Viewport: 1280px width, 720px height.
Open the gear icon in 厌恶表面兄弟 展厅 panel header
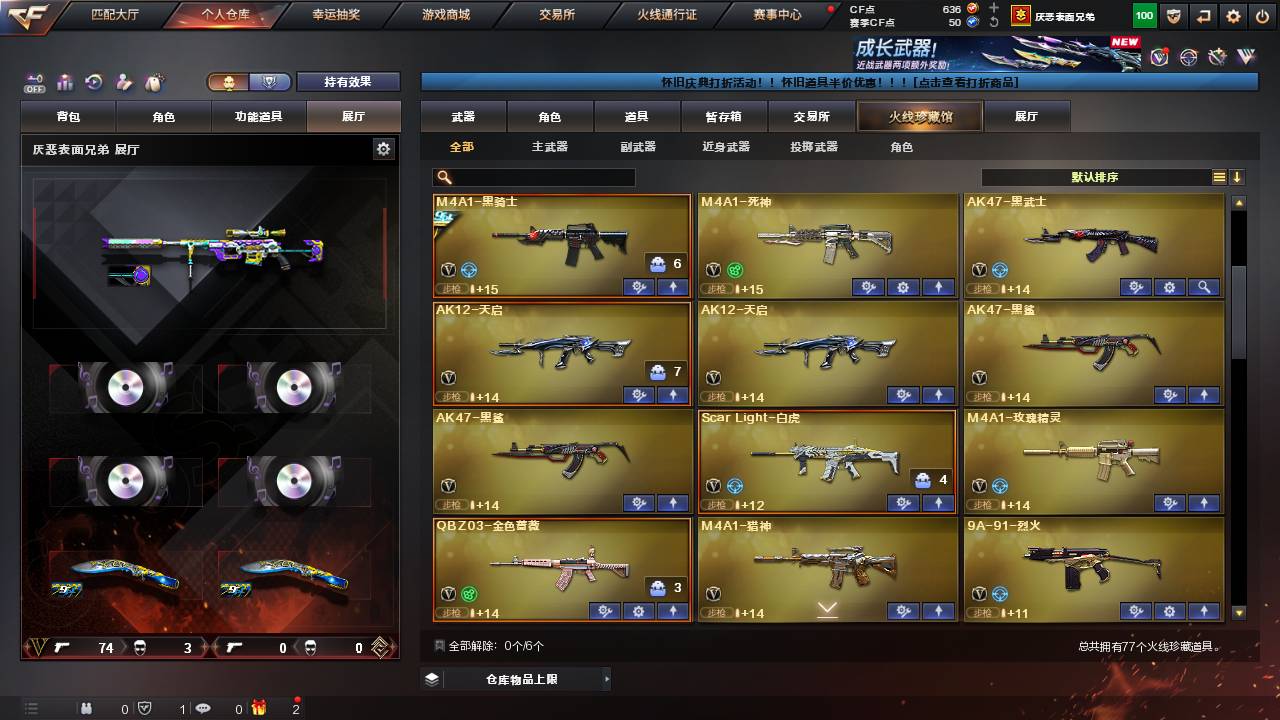pyautogui.click(x=383, y=147)
